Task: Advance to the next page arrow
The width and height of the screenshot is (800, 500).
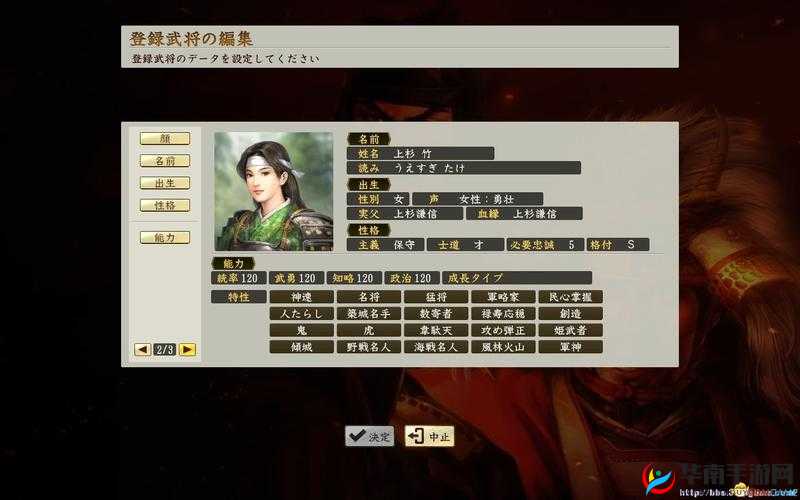Action: tap(187, 349)
